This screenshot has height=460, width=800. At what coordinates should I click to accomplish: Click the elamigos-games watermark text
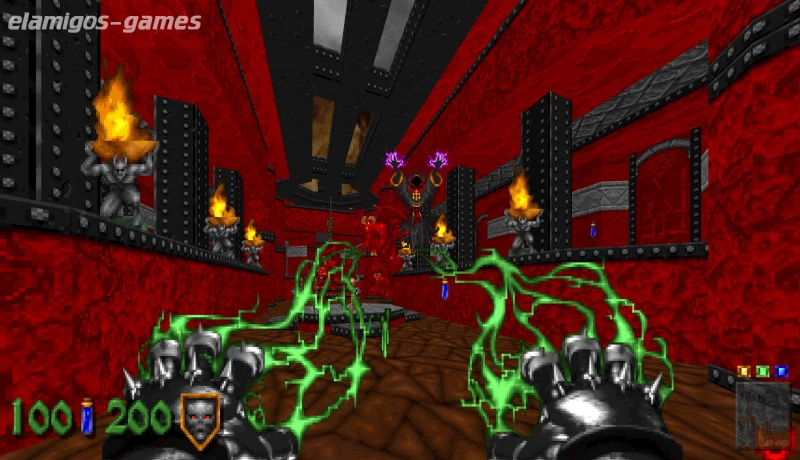pos(102,21)
